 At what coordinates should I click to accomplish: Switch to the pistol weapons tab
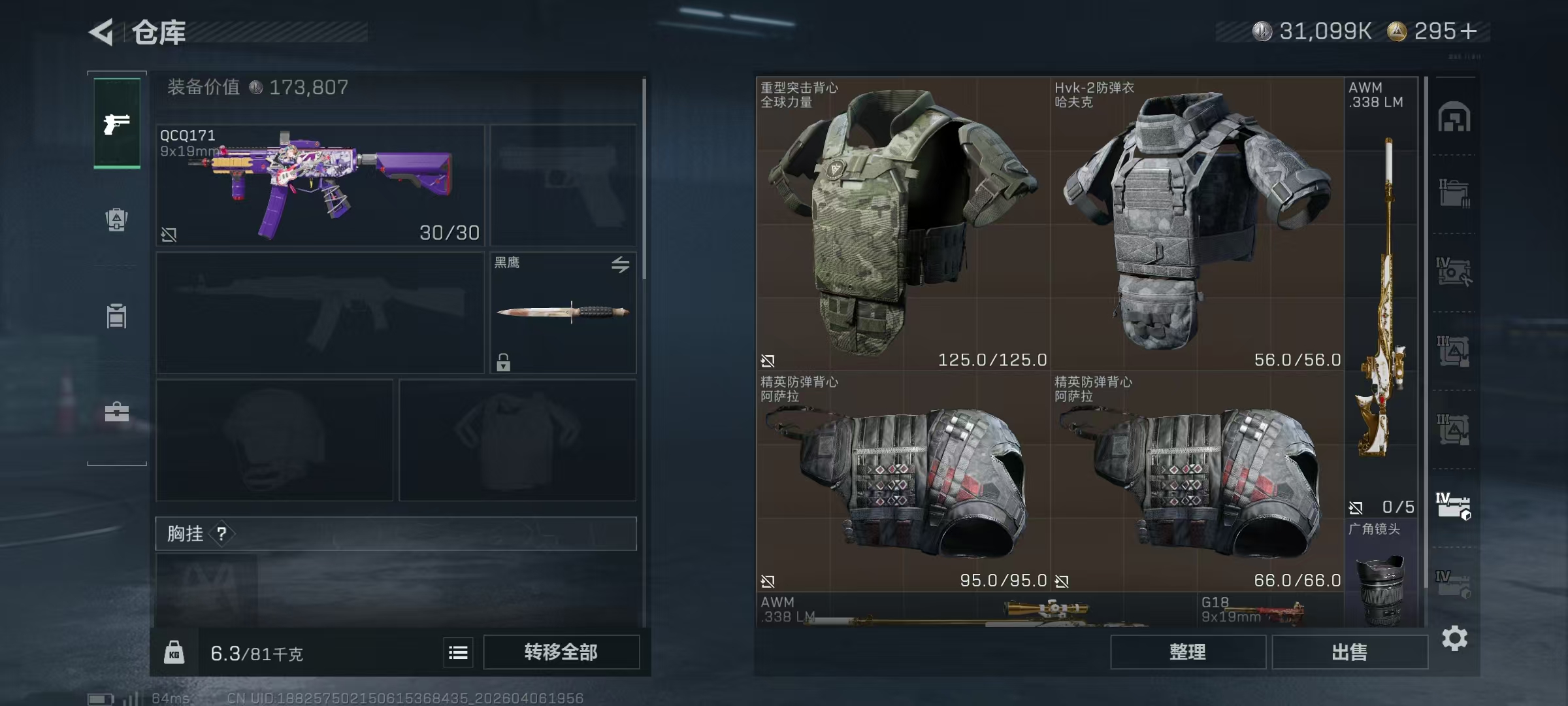pos(117,123)
